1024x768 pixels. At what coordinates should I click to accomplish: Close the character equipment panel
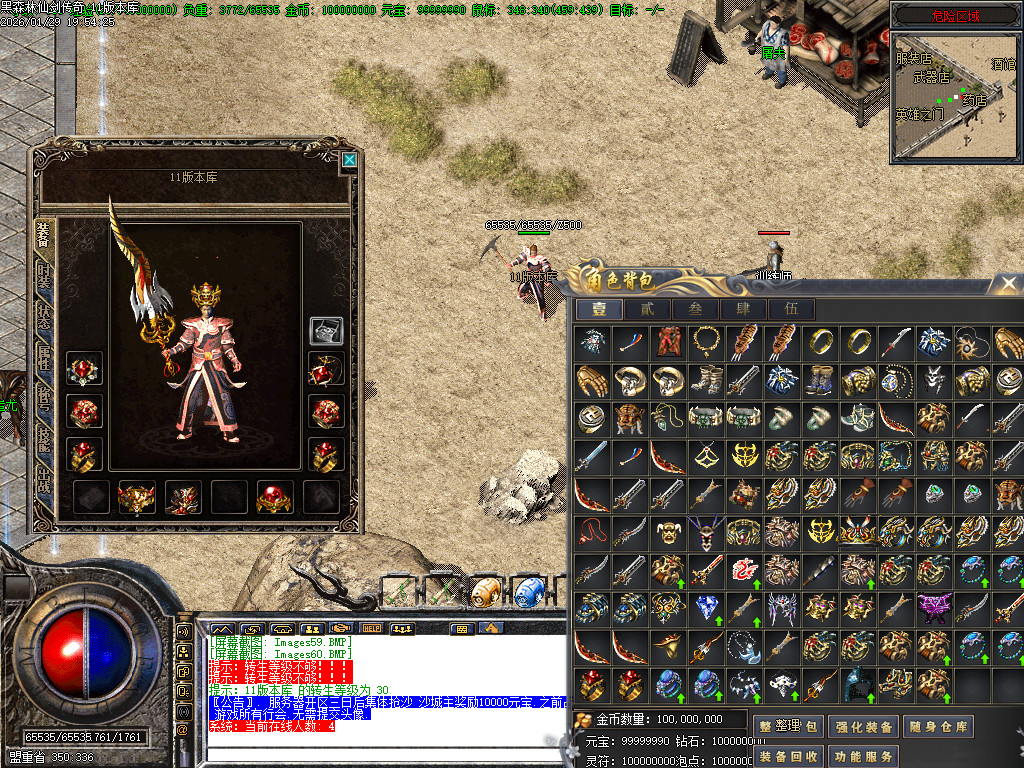click(x=349, y=159)
